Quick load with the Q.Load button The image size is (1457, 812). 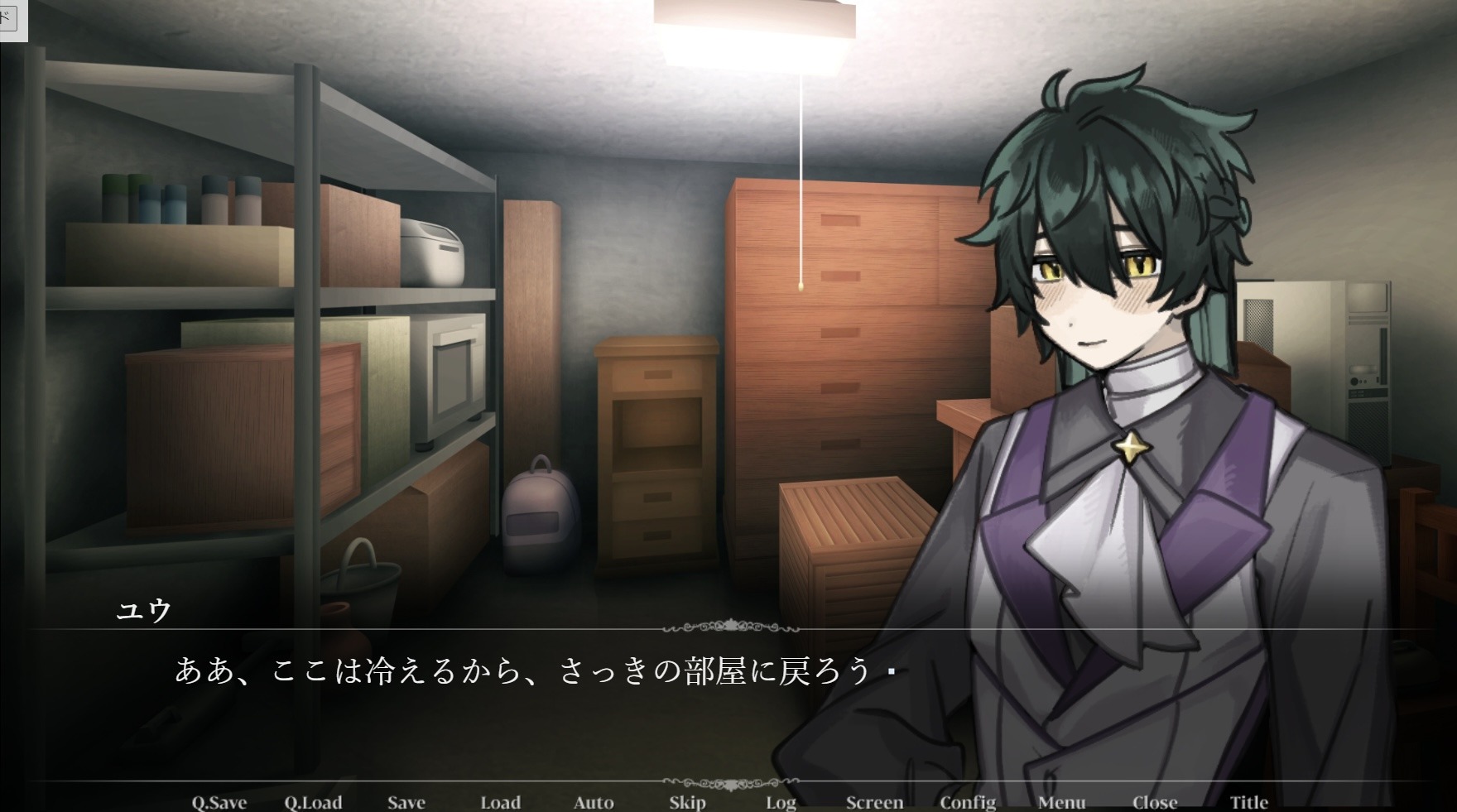pyautogui.click(x=313, y=802)
